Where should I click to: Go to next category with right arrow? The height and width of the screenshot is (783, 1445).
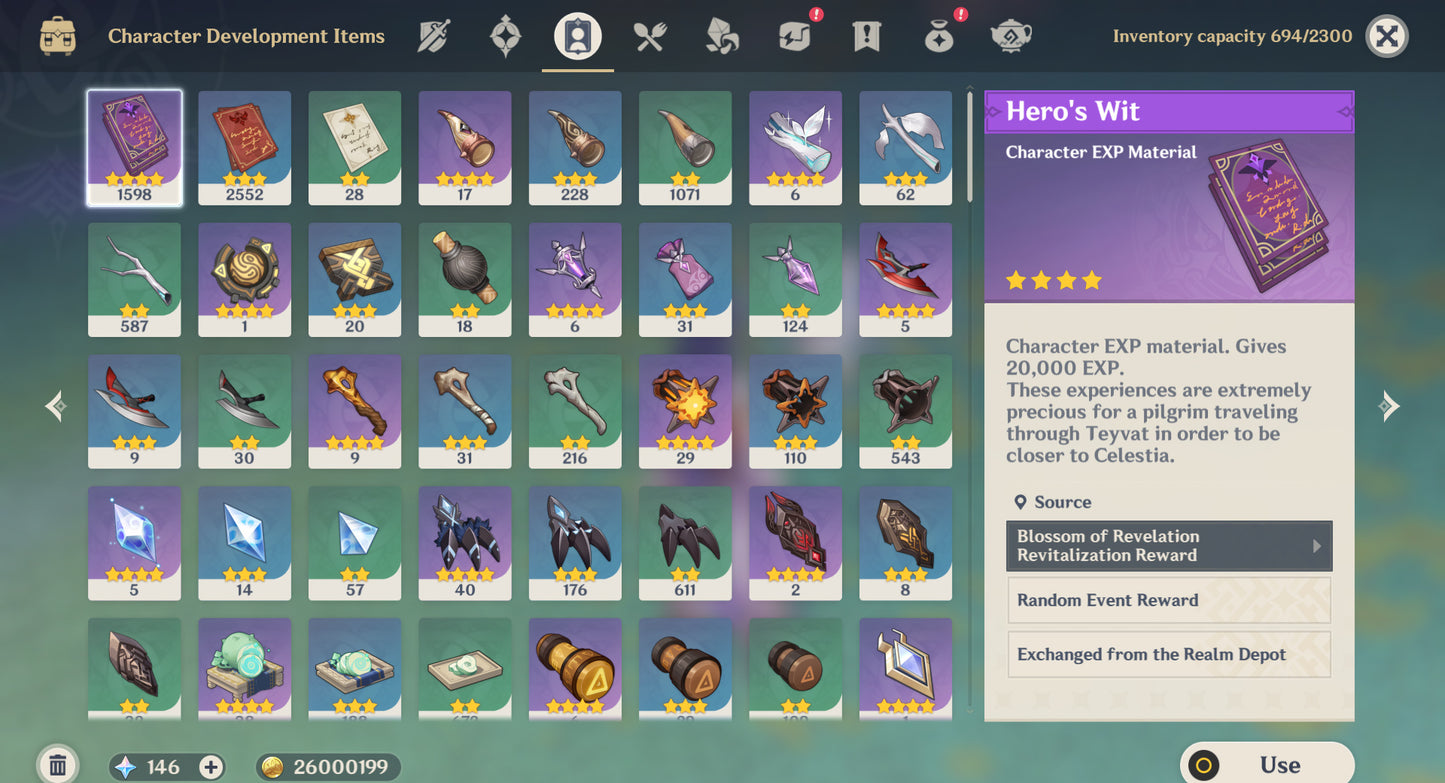pos(1388,405)
